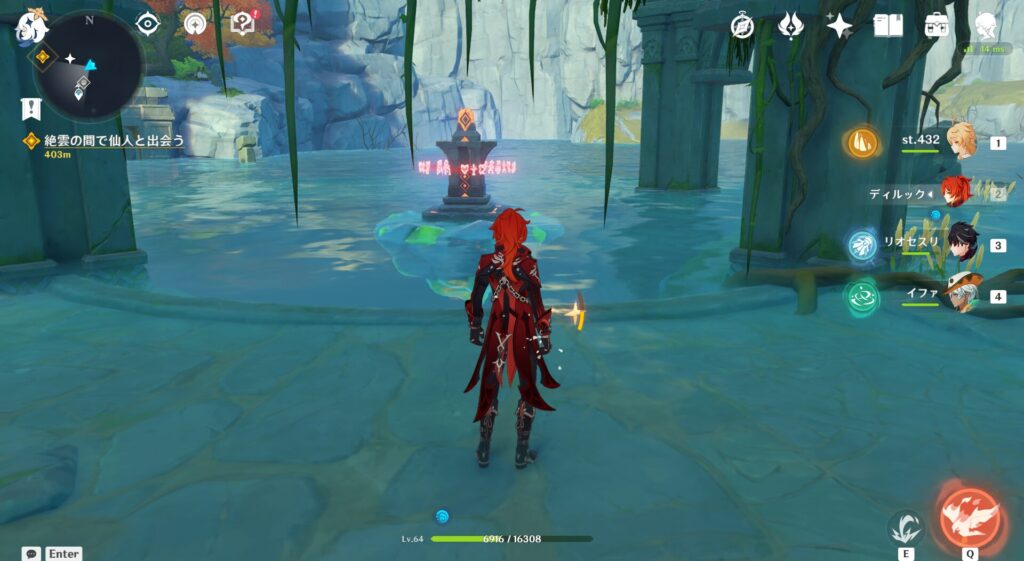Use Diluc's elemental skill icon

[906, 526]
